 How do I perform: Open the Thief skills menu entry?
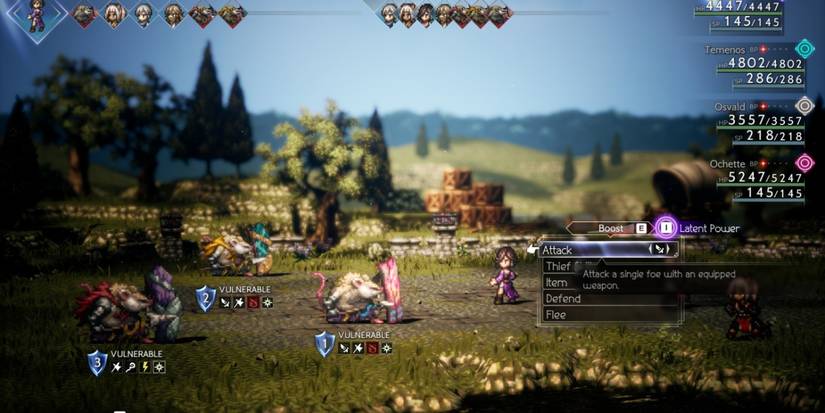point(556,266)
